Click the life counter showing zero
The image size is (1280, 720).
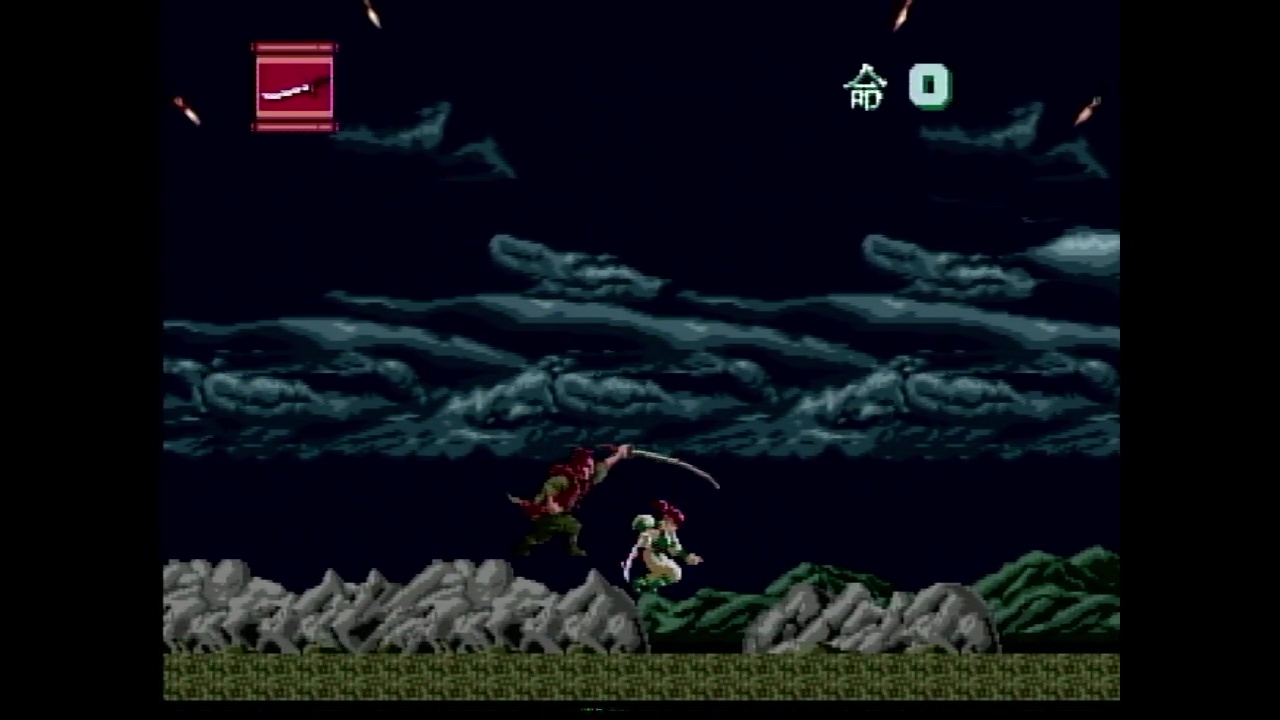(x=929, y=88)
